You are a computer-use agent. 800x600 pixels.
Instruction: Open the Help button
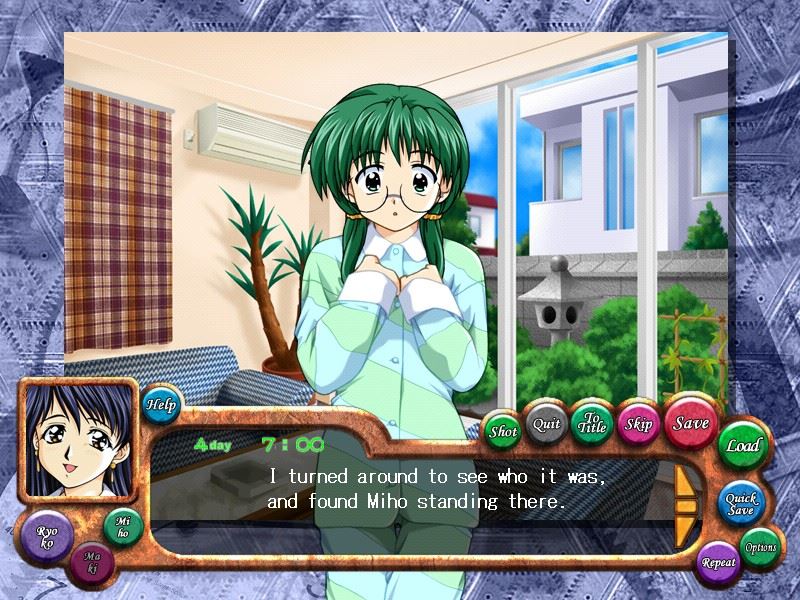(161, 405)
